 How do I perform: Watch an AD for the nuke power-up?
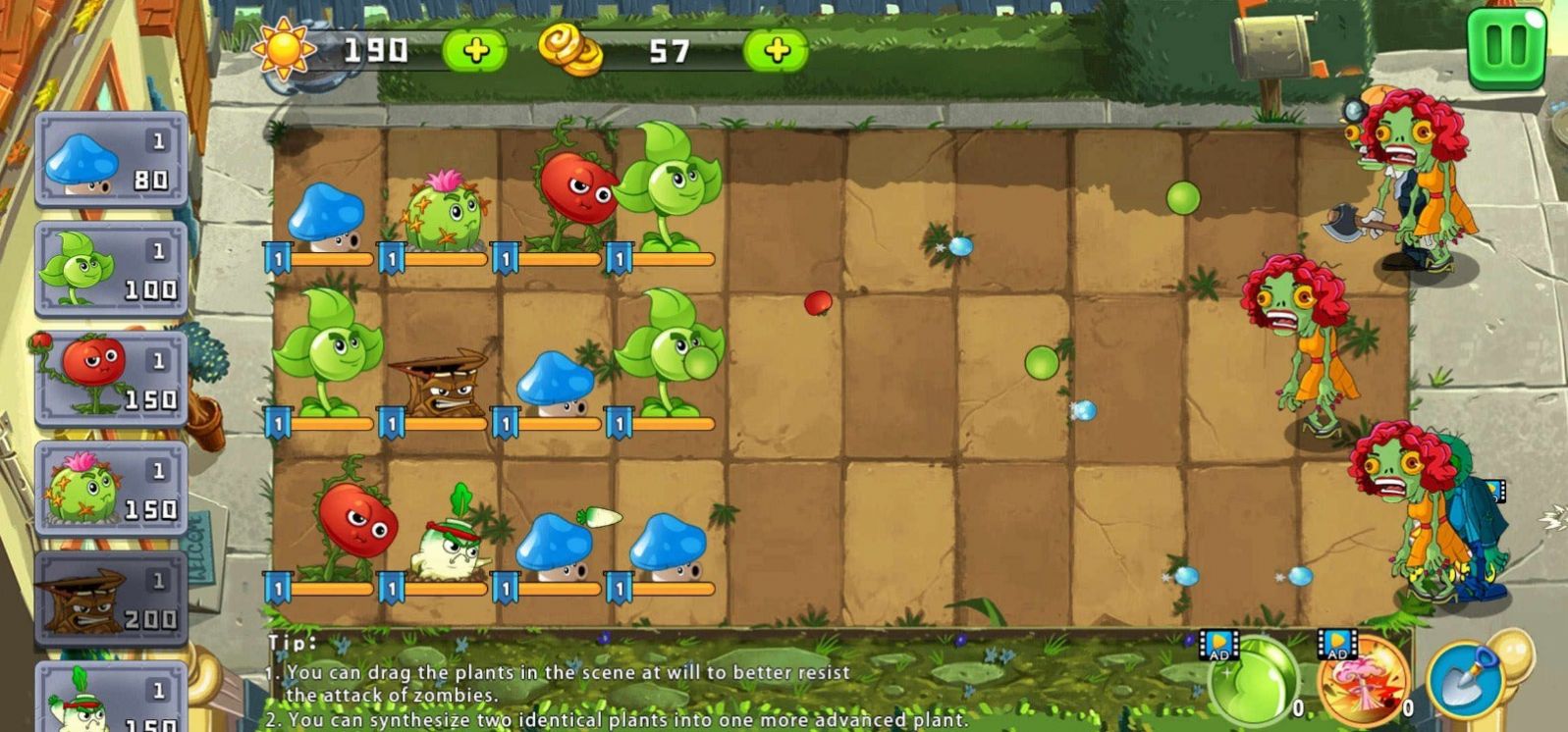pos(1335,645)
